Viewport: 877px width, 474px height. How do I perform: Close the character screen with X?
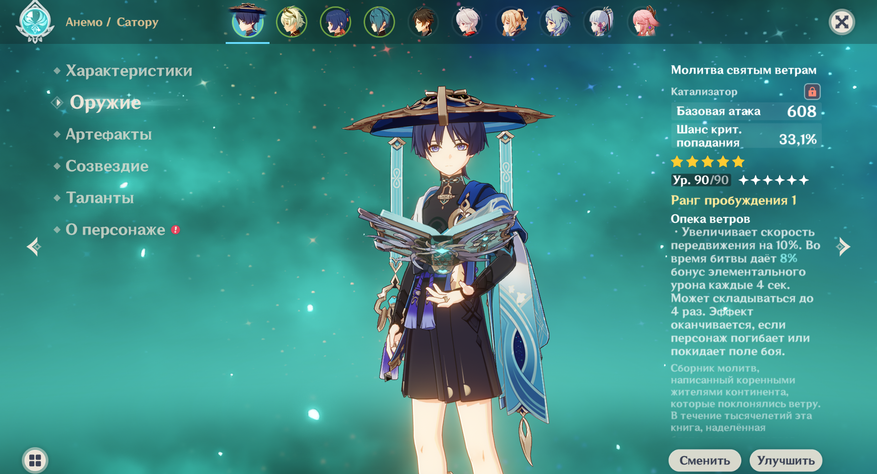[842, 22]
